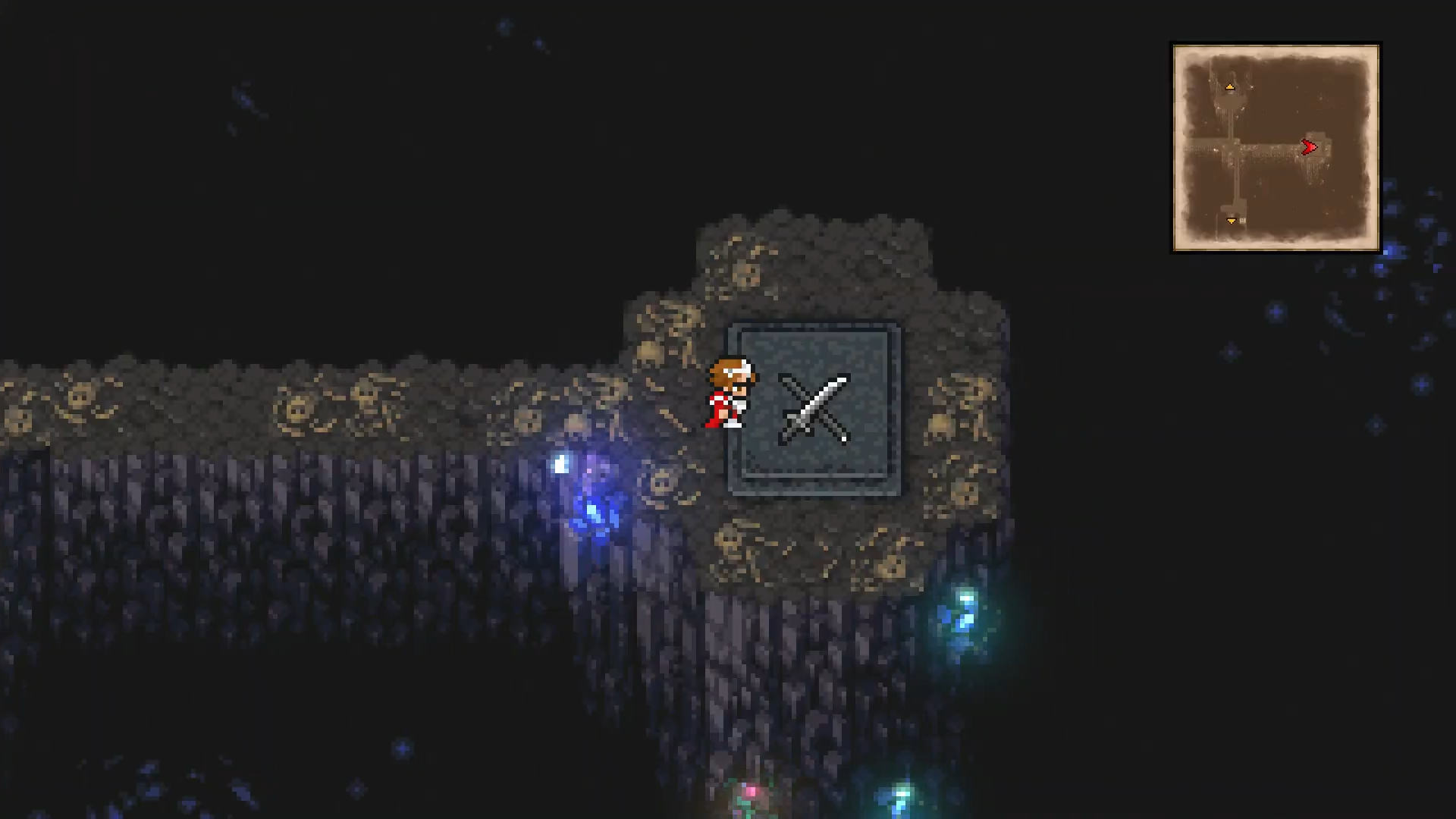Open the northern chamber shown on the minimap
The width and height of the screenshot is (1456, 819).
(x=1230, y=99)
